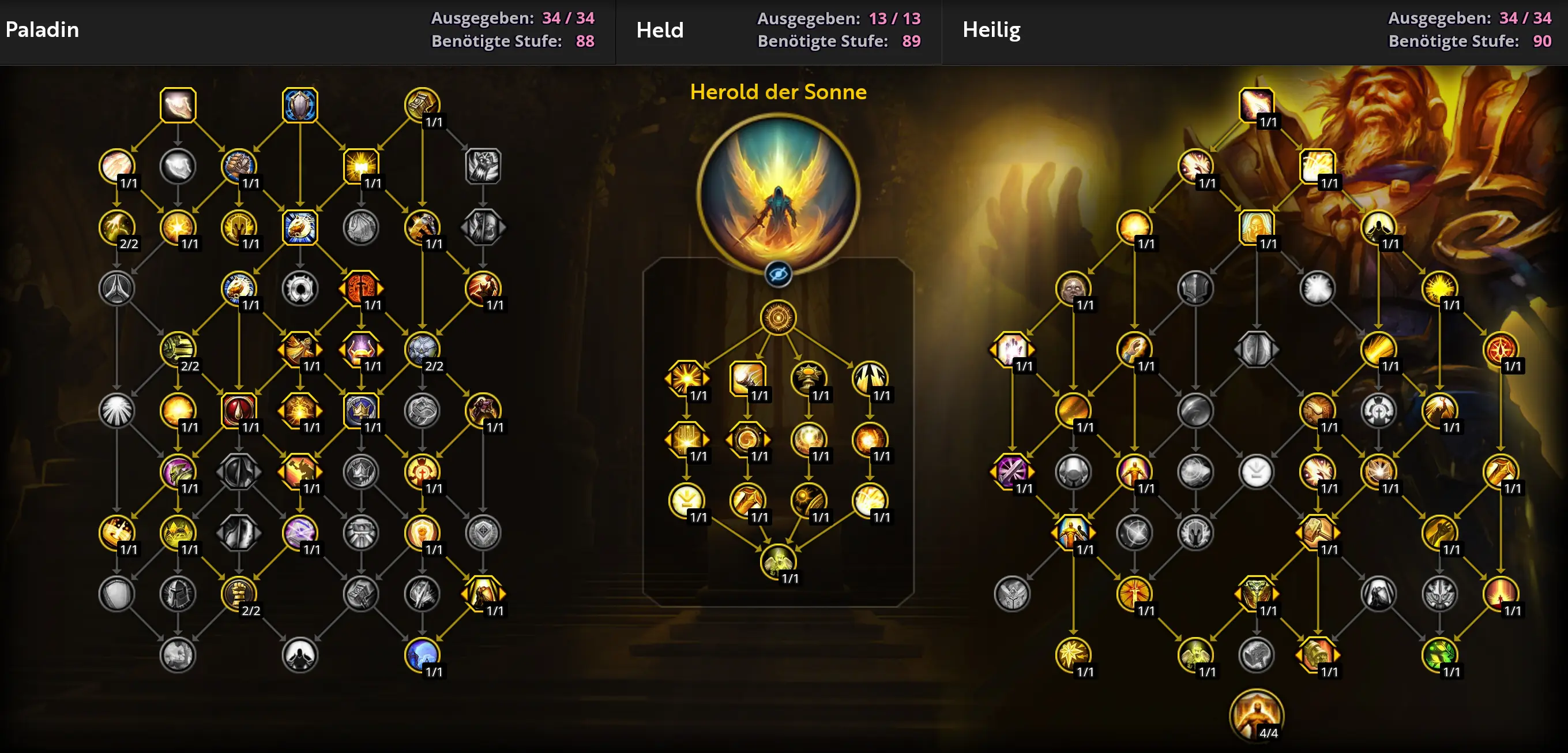
Task: Click the Held section header
Action: click(659, 29)
